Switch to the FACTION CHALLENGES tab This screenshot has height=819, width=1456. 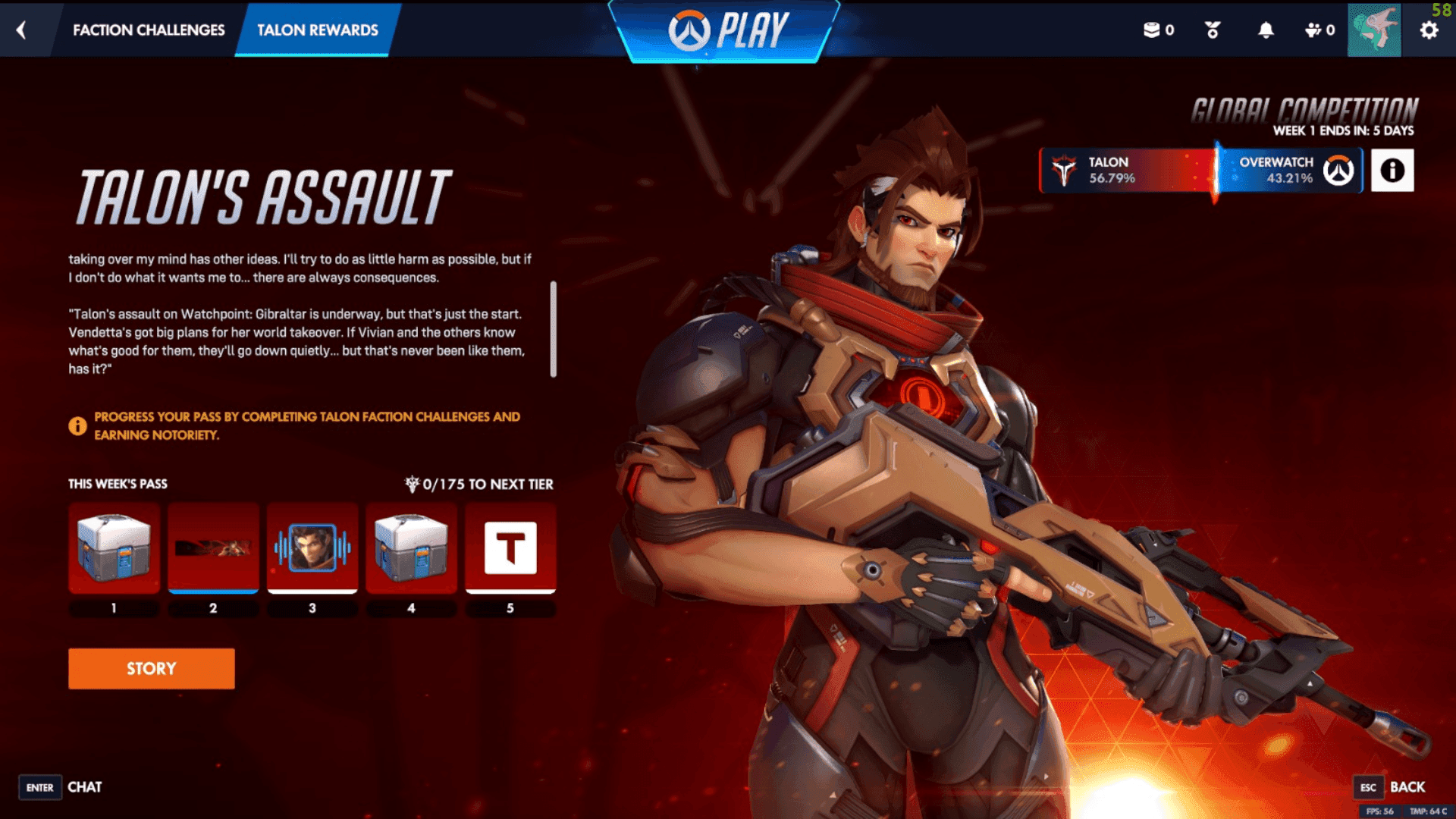(149, 30)
